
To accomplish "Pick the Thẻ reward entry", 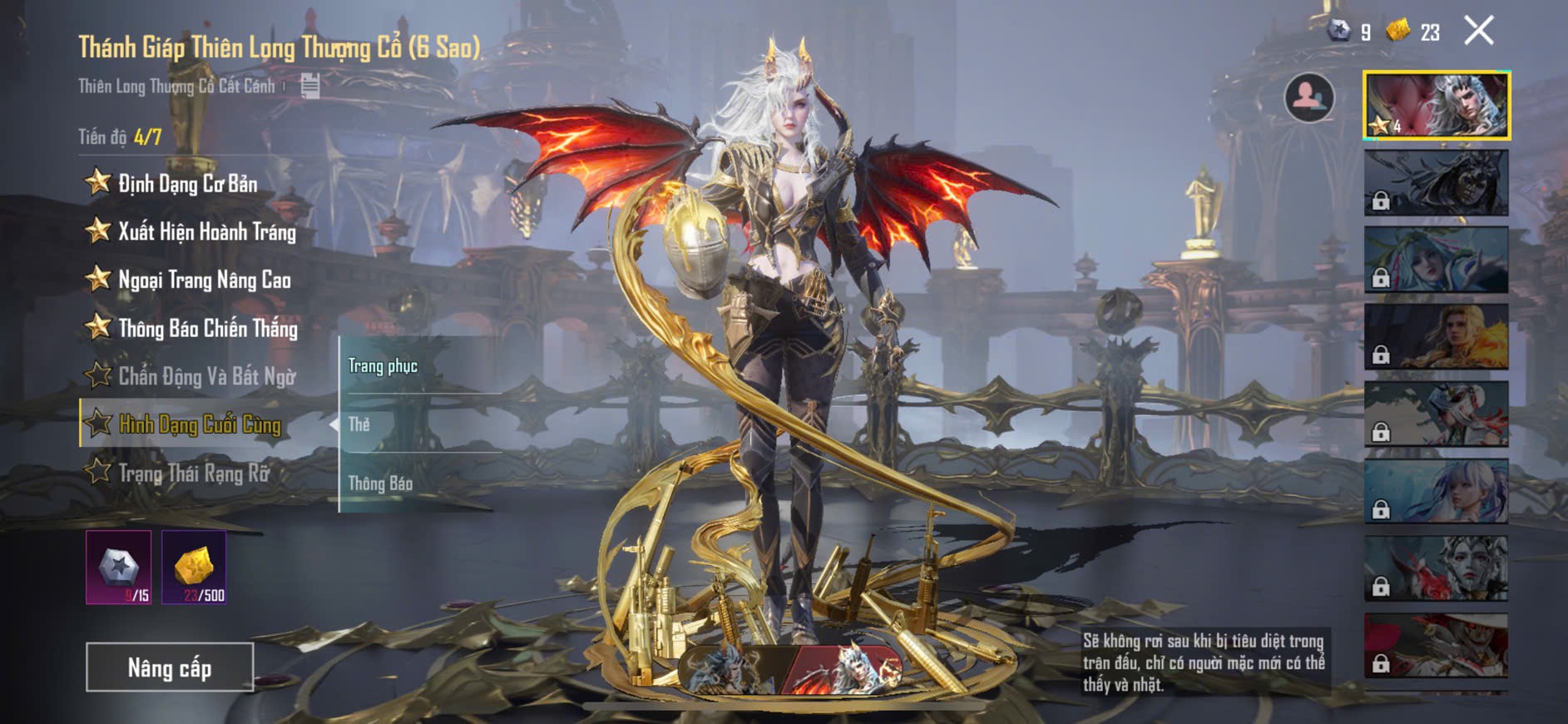I will click(x=359, y=424).
